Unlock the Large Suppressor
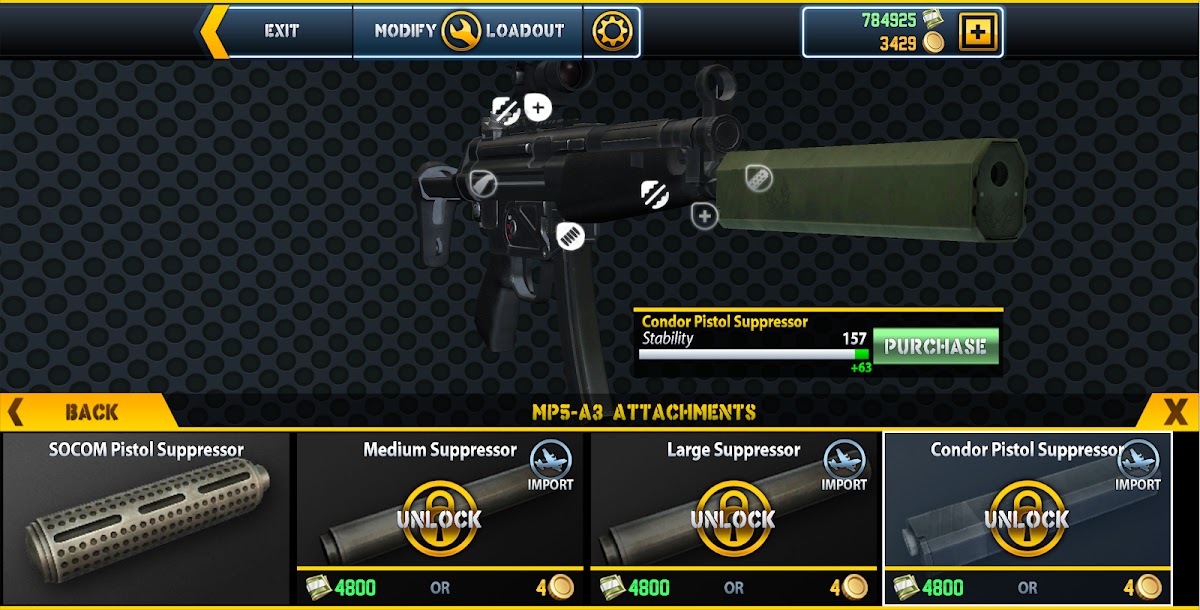Screen dimensions: 1200x610 click(733, 518)
